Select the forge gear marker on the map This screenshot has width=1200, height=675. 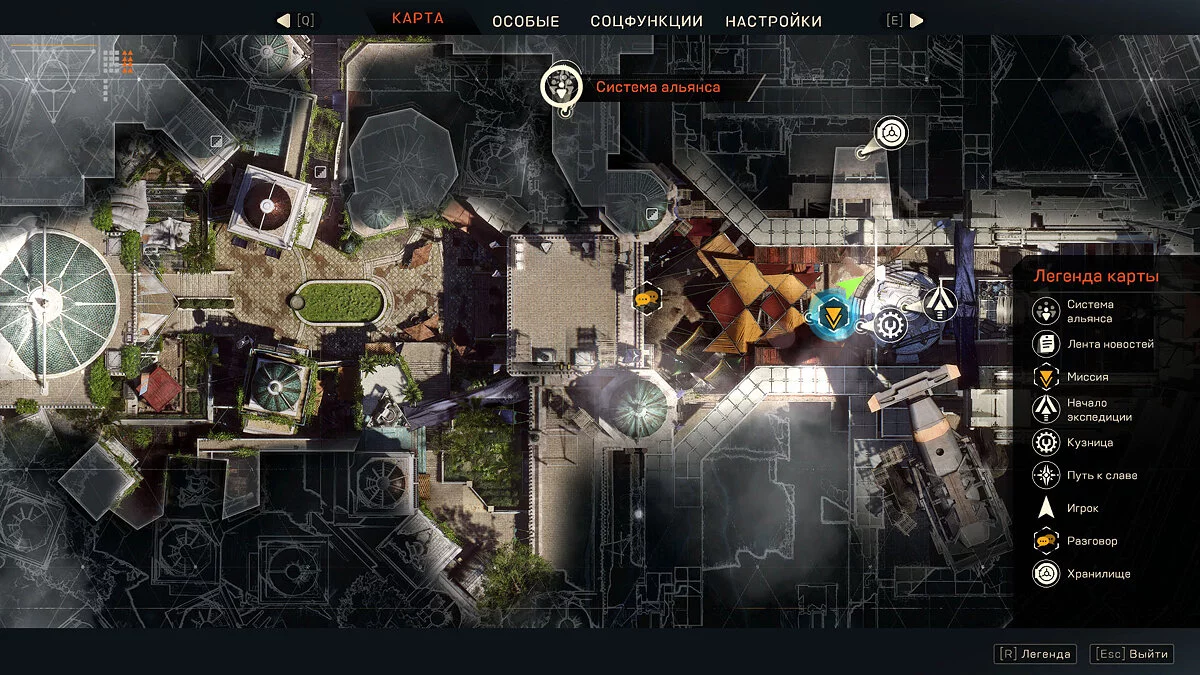[x=889, y=324]
